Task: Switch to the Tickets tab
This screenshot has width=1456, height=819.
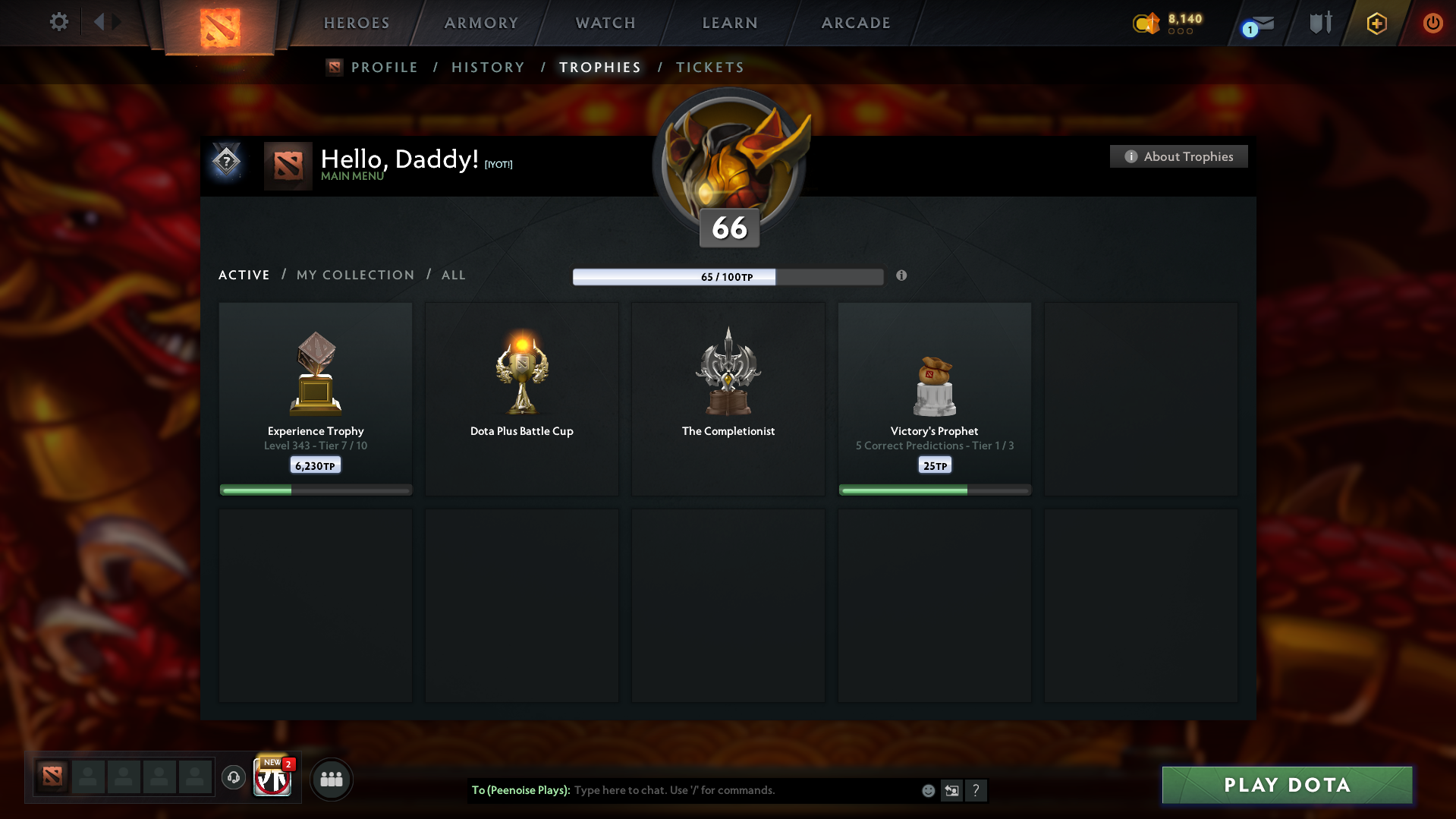Action: point(709,68)
